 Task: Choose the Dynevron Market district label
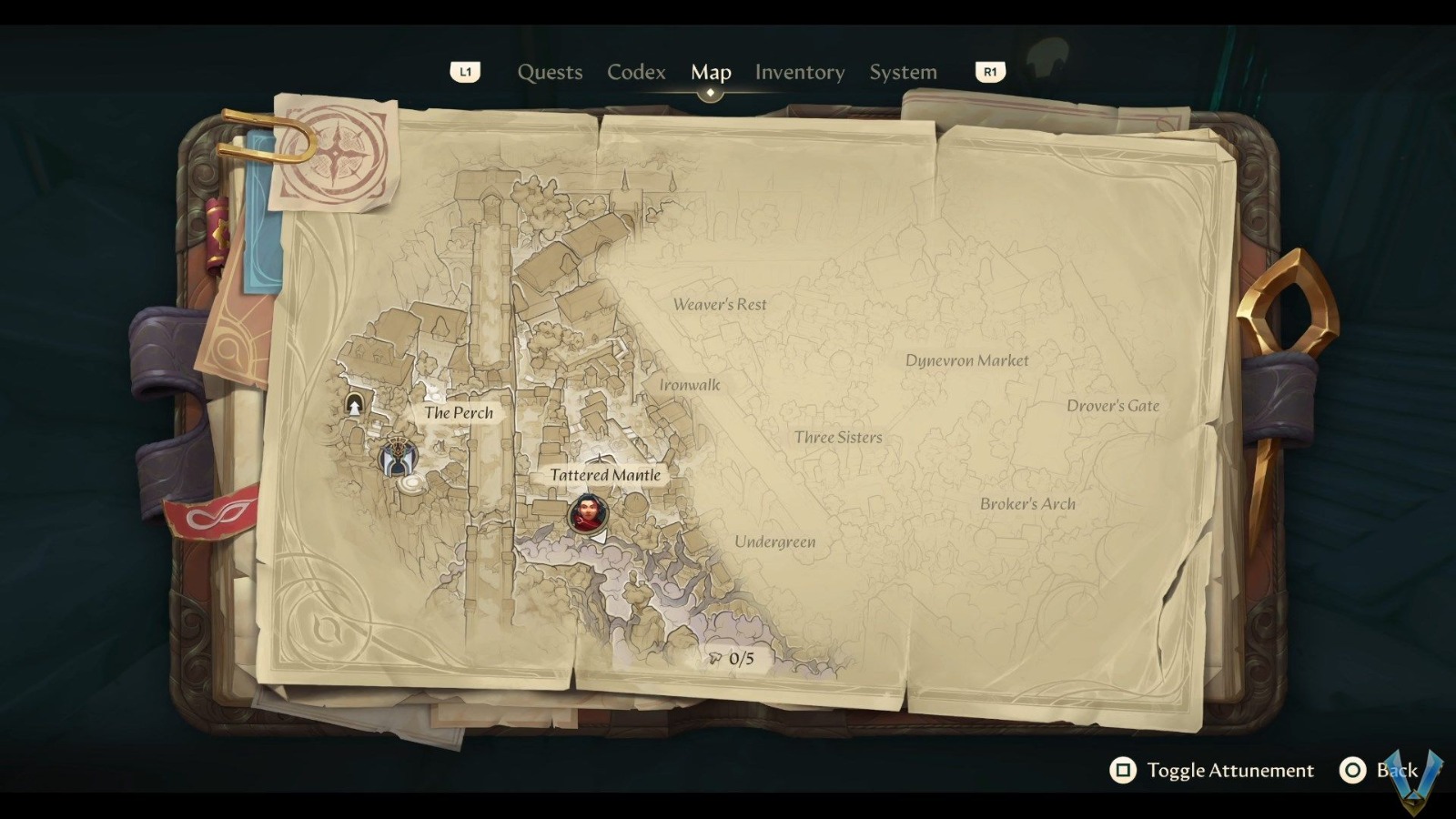click(x=966, y=360)
